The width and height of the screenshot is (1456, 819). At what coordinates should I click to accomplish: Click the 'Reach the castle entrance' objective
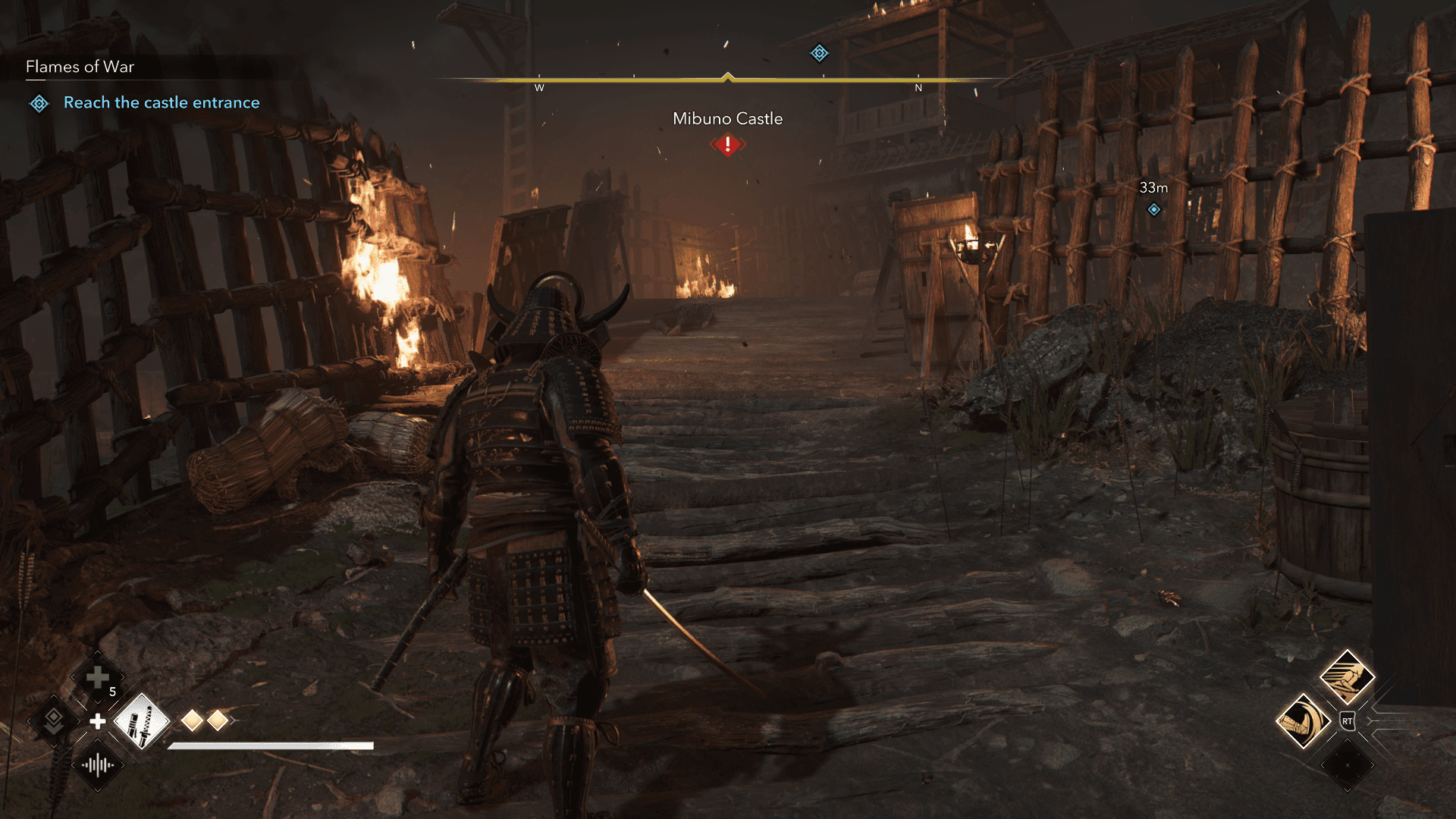pos(161,102)
